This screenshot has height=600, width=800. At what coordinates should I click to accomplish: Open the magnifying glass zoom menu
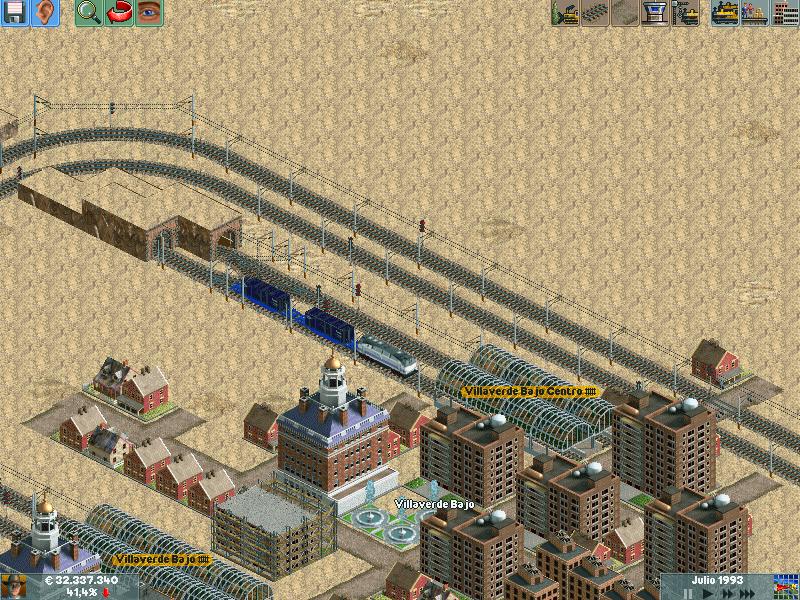(x=88, y=13)
